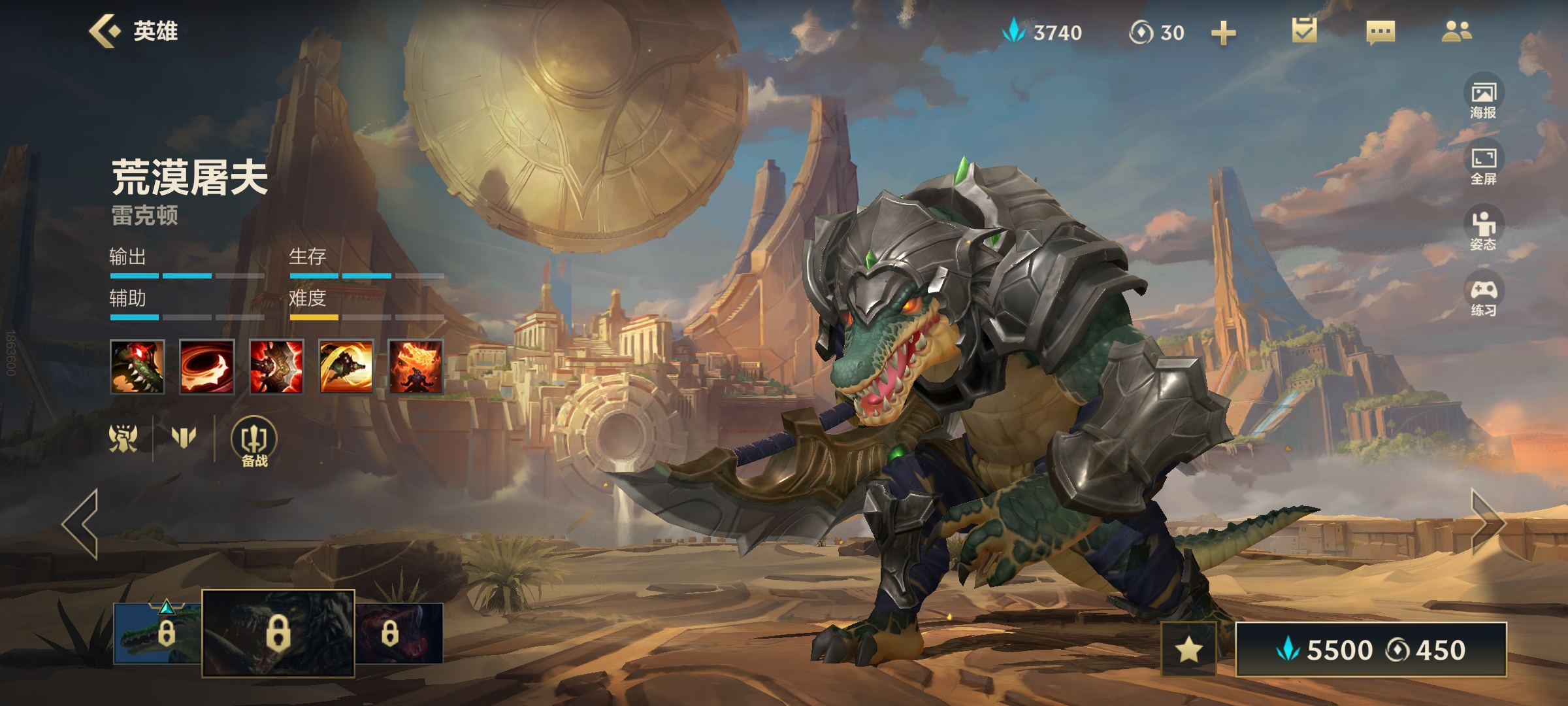Select the red lightning strike ability icon
Image resolution: width=1568 pixels, height=706 pixels.
click(276, 367)
